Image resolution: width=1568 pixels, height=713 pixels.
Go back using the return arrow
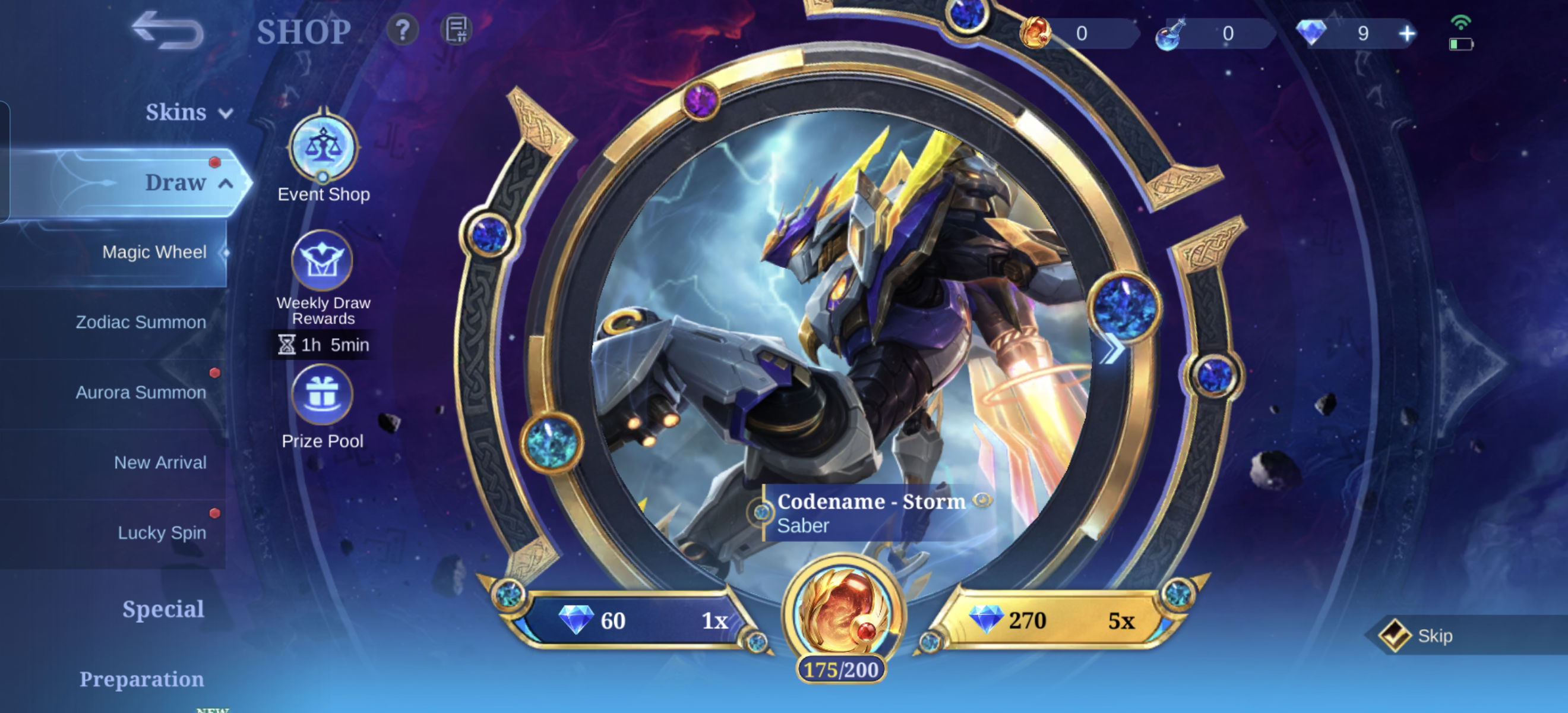(168, 30)
